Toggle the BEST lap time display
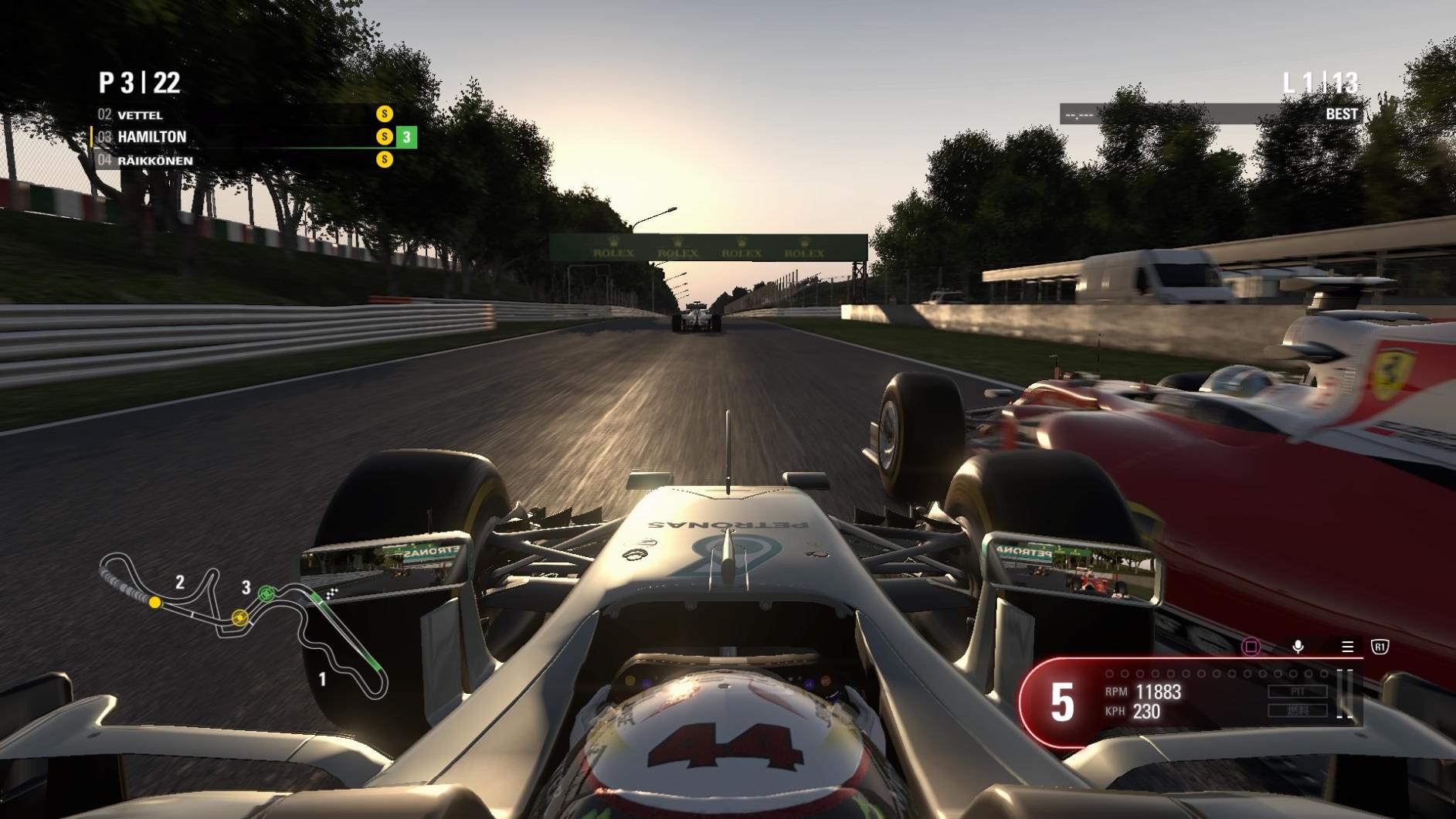The height and width of the screenshot is (819, 1456). (1342, 114)
